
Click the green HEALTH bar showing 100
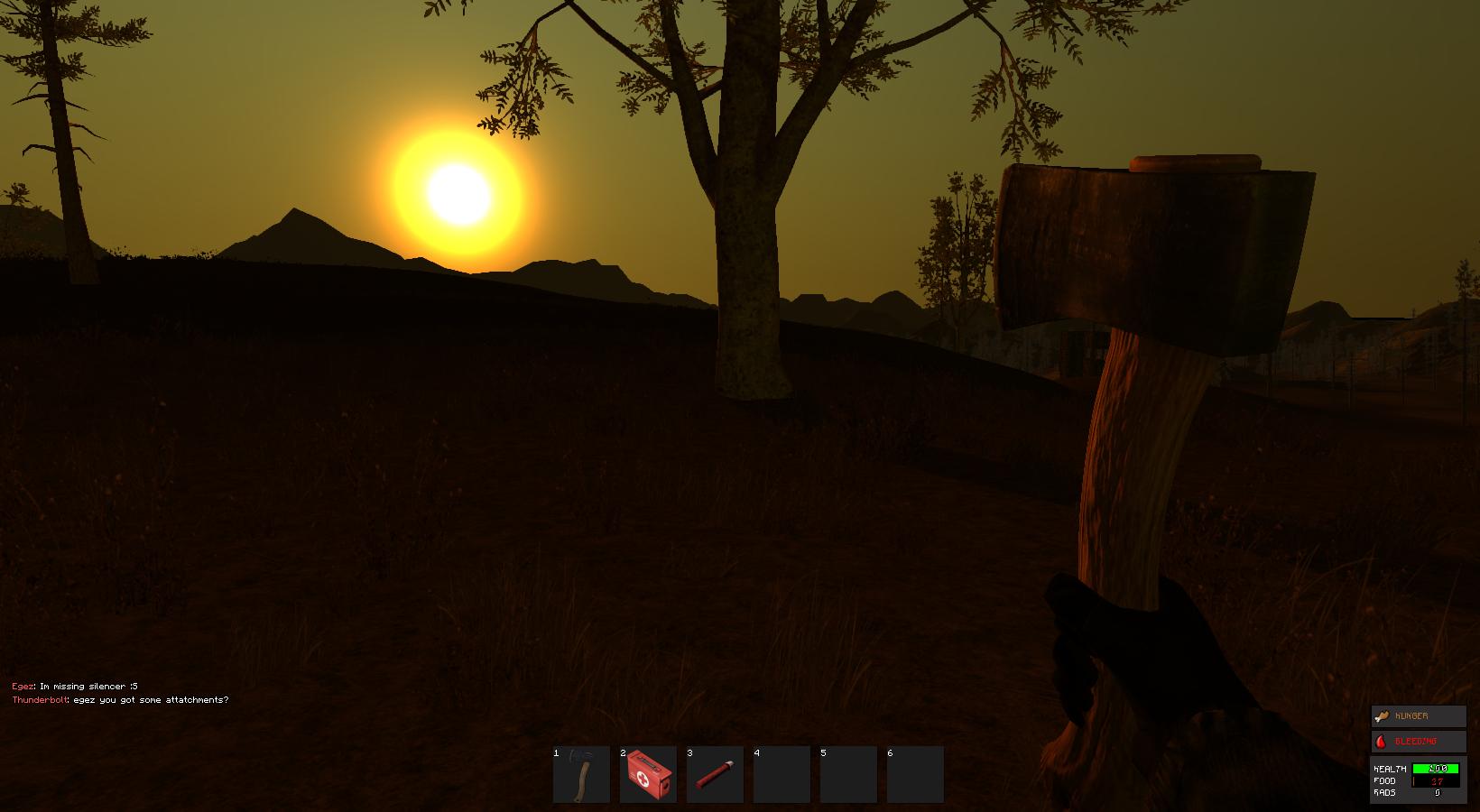pos(1436,769)
